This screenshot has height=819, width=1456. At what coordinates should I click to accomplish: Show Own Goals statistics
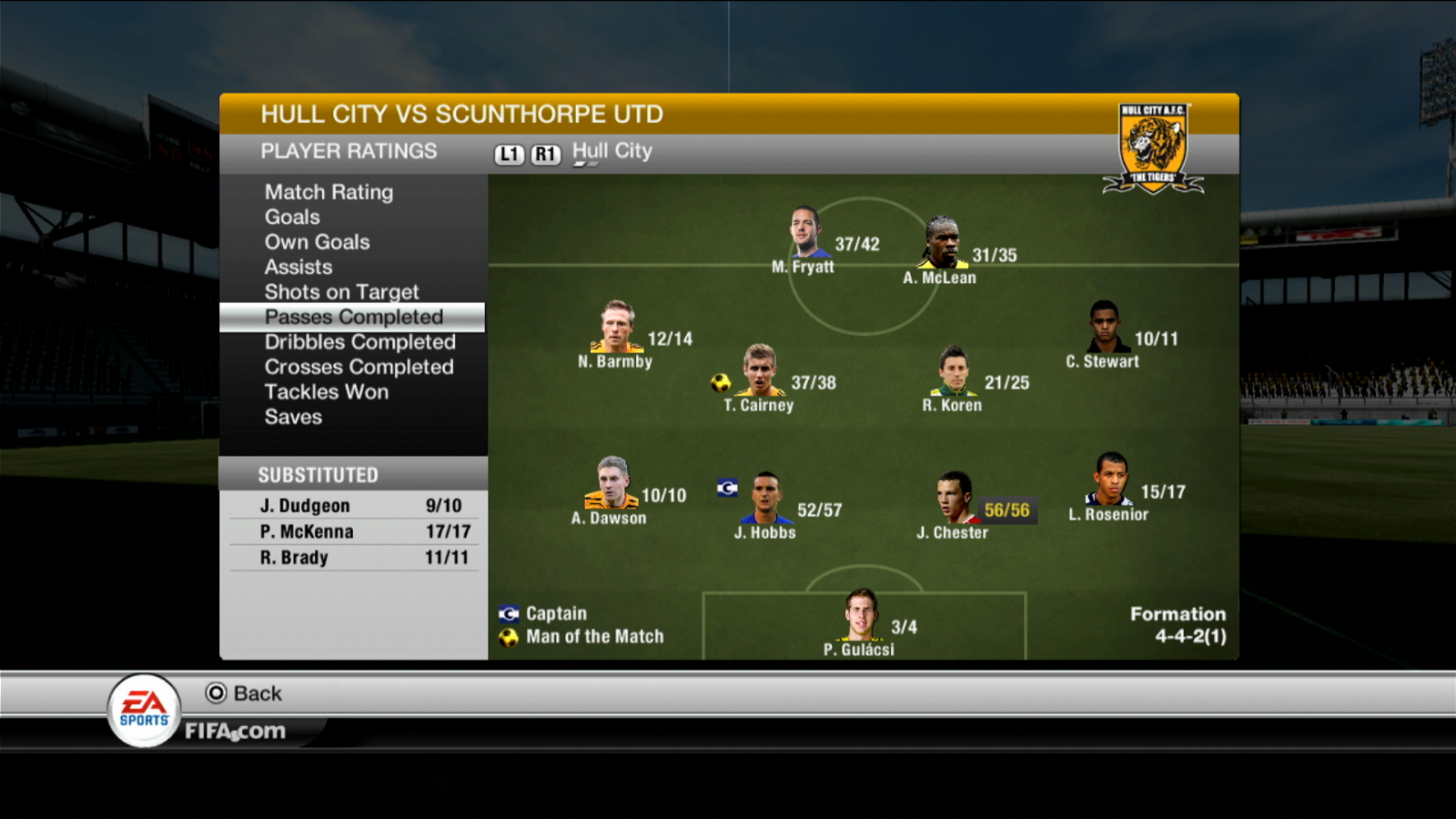pyautogui.click(x=317, y=242)
